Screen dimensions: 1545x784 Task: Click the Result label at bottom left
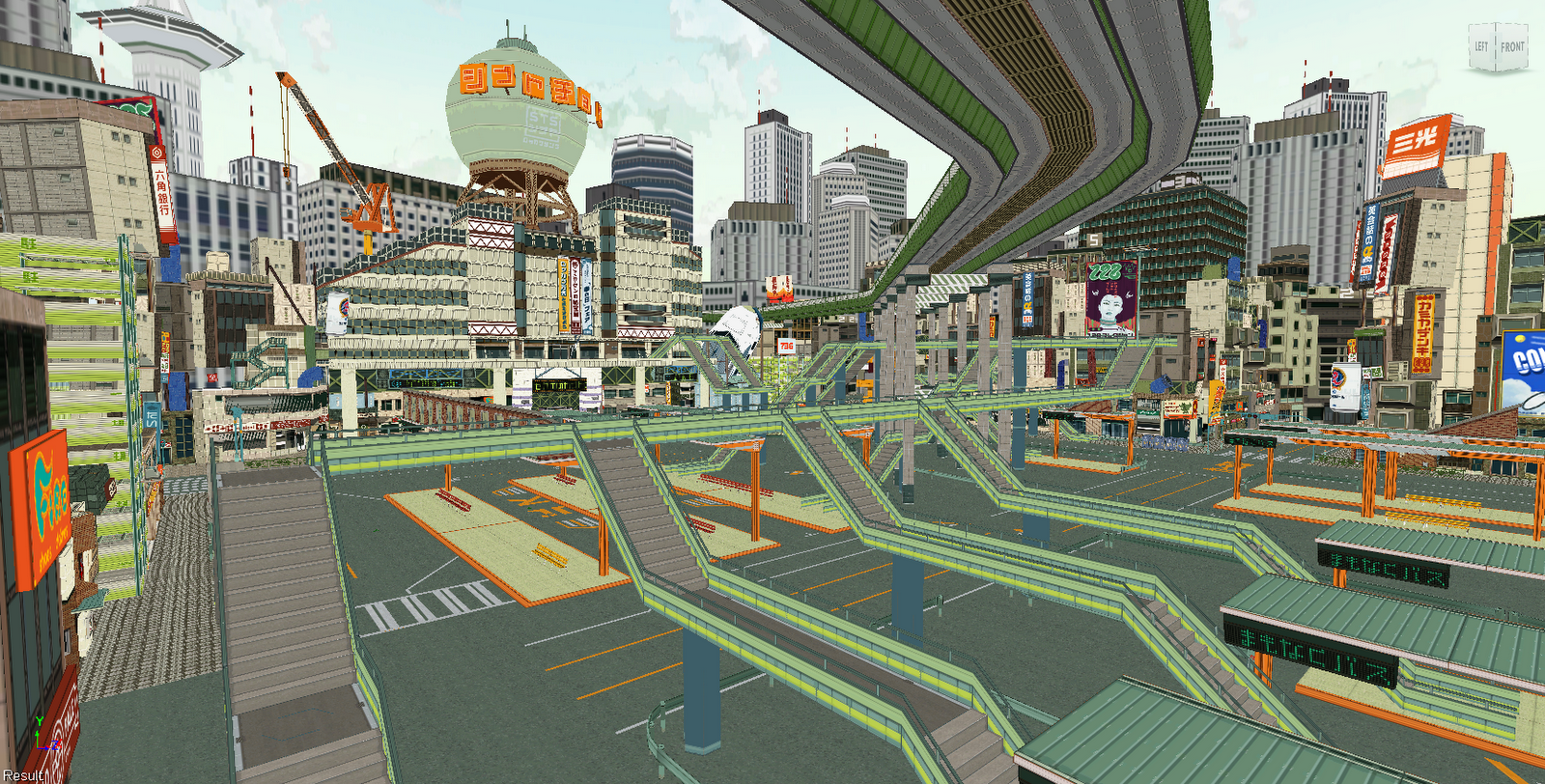[22, 774]
